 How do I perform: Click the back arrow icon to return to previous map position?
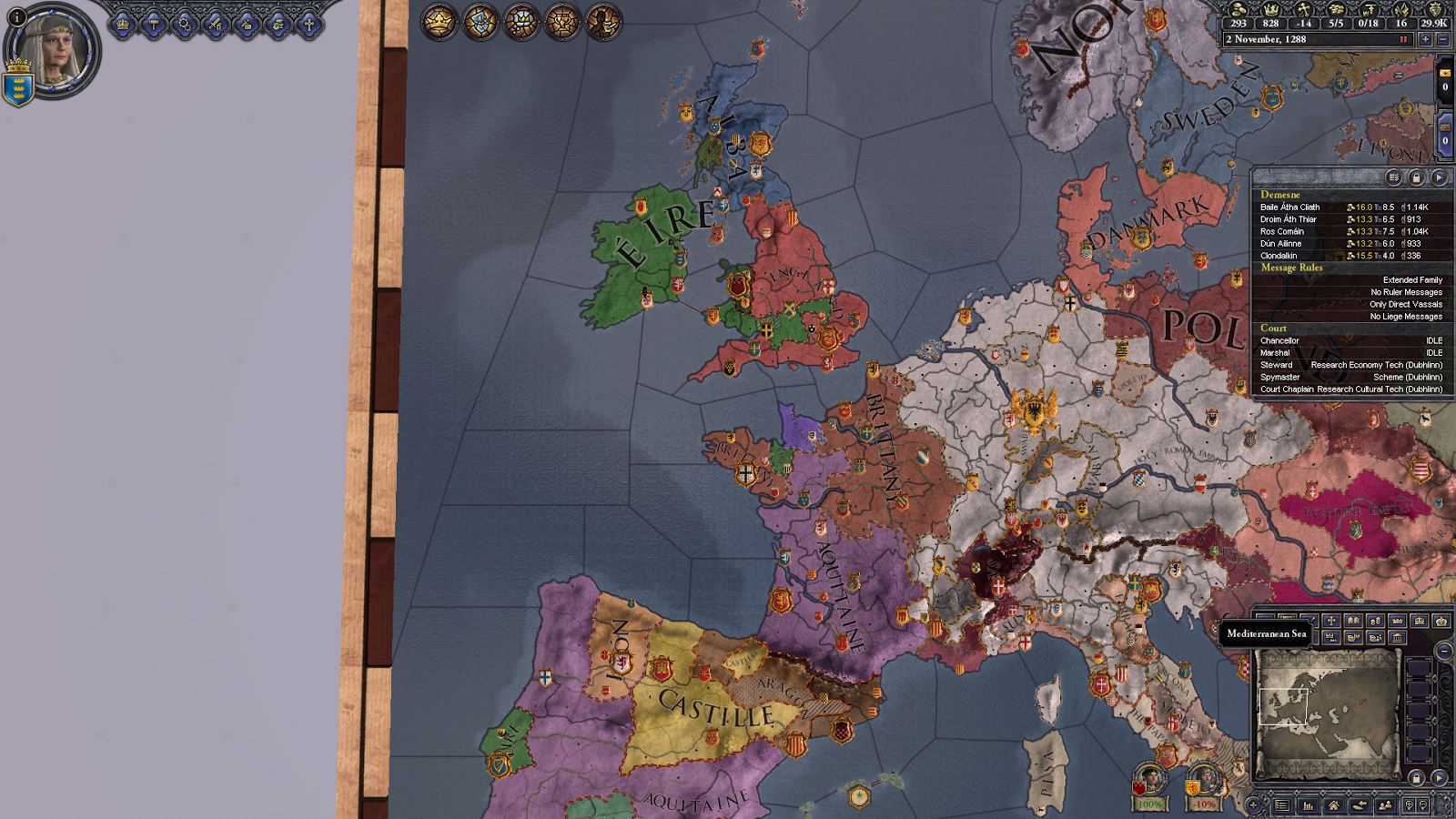coord(1360,804)
